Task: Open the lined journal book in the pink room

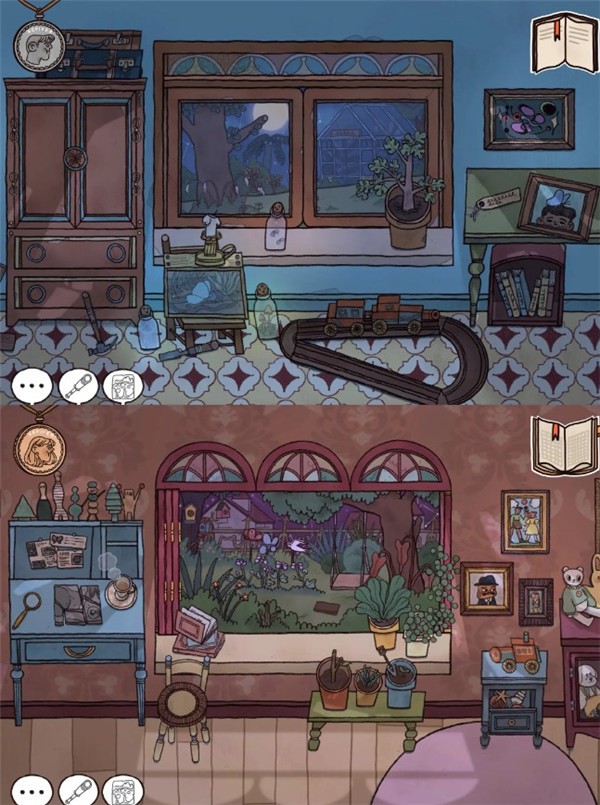Action: (x=563, y=446)
